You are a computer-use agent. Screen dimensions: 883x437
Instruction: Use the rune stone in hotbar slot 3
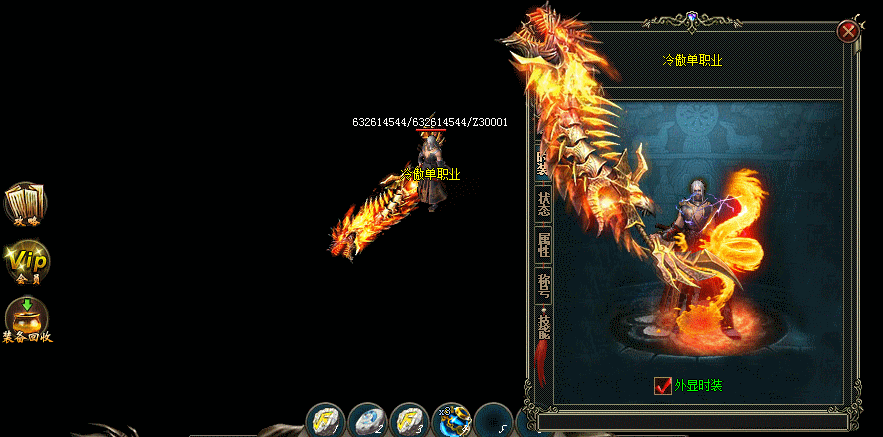409,420
